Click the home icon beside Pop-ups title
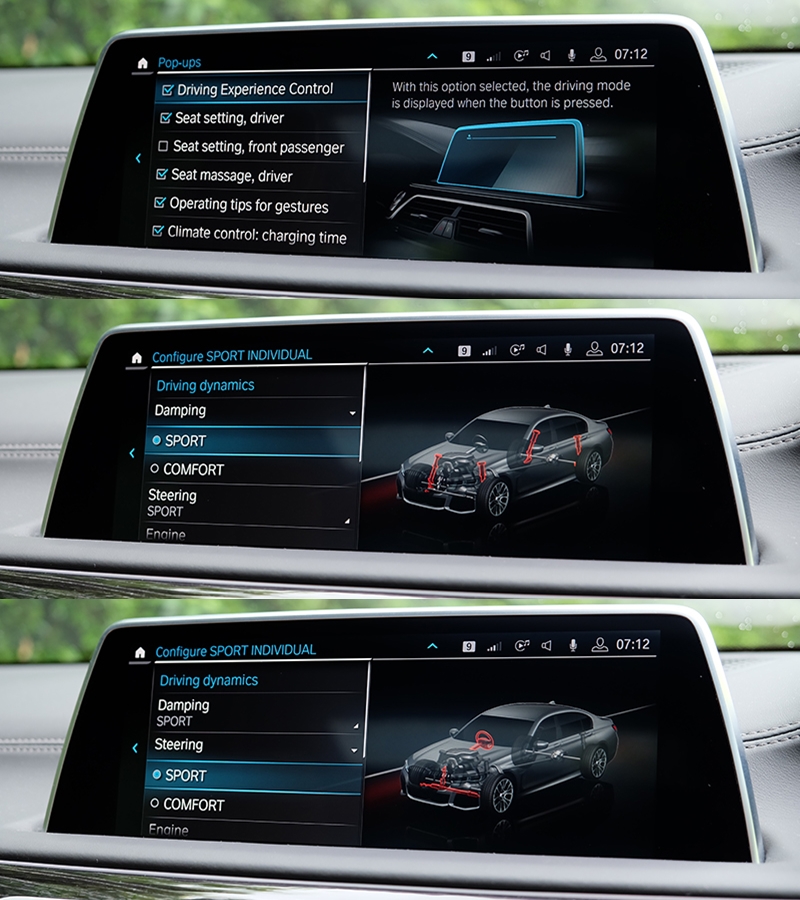 pos(142,63)
